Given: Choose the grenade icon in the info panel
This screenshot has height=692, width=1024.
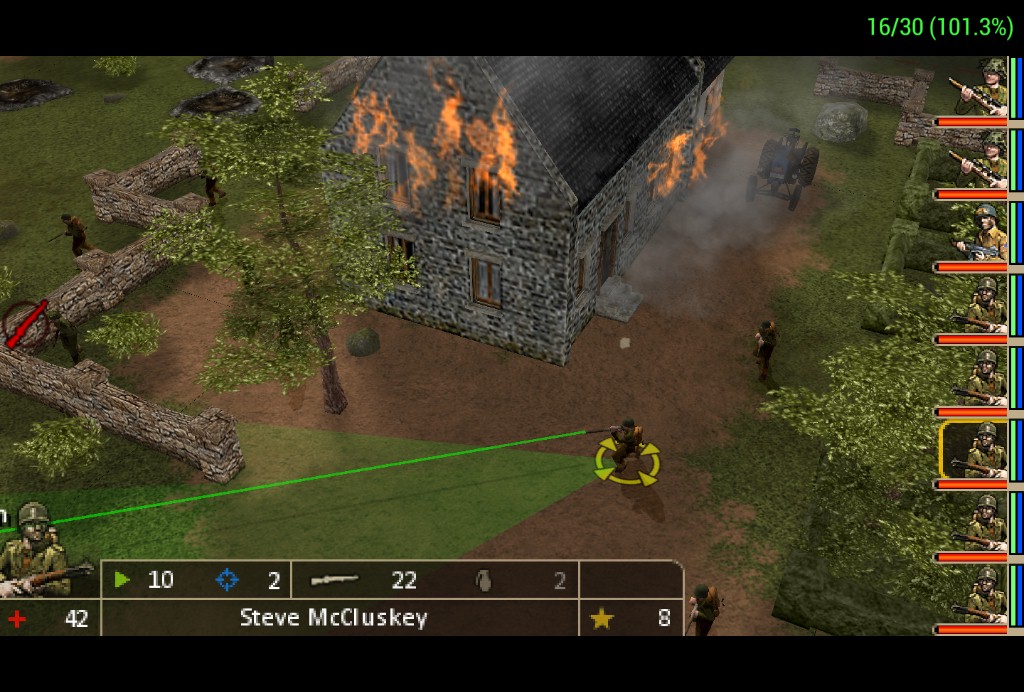Looking at the screenshot, I should (x=485, y=580).
